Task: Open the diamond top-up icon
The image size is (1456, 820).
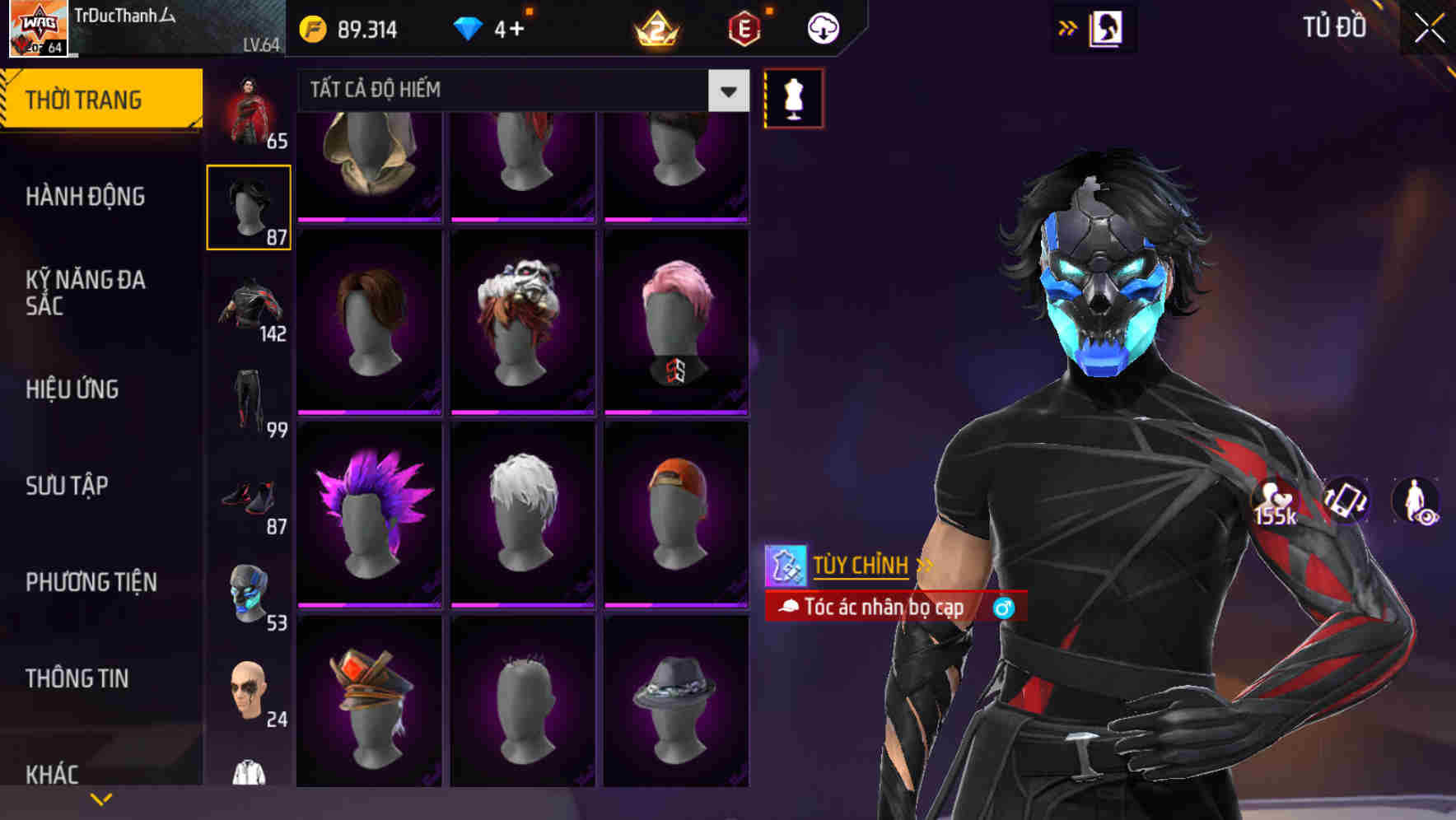Action: pyautogui.click(x=469, y=27)
